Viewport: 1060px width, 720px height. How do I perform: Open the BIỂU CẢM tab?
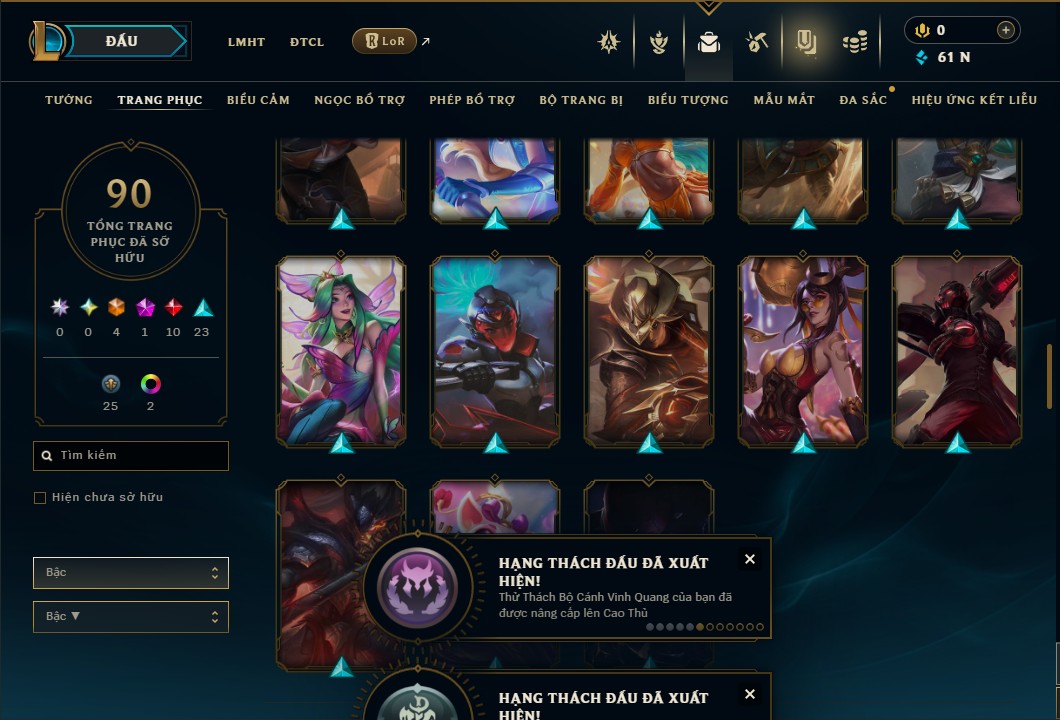(258, 100)
